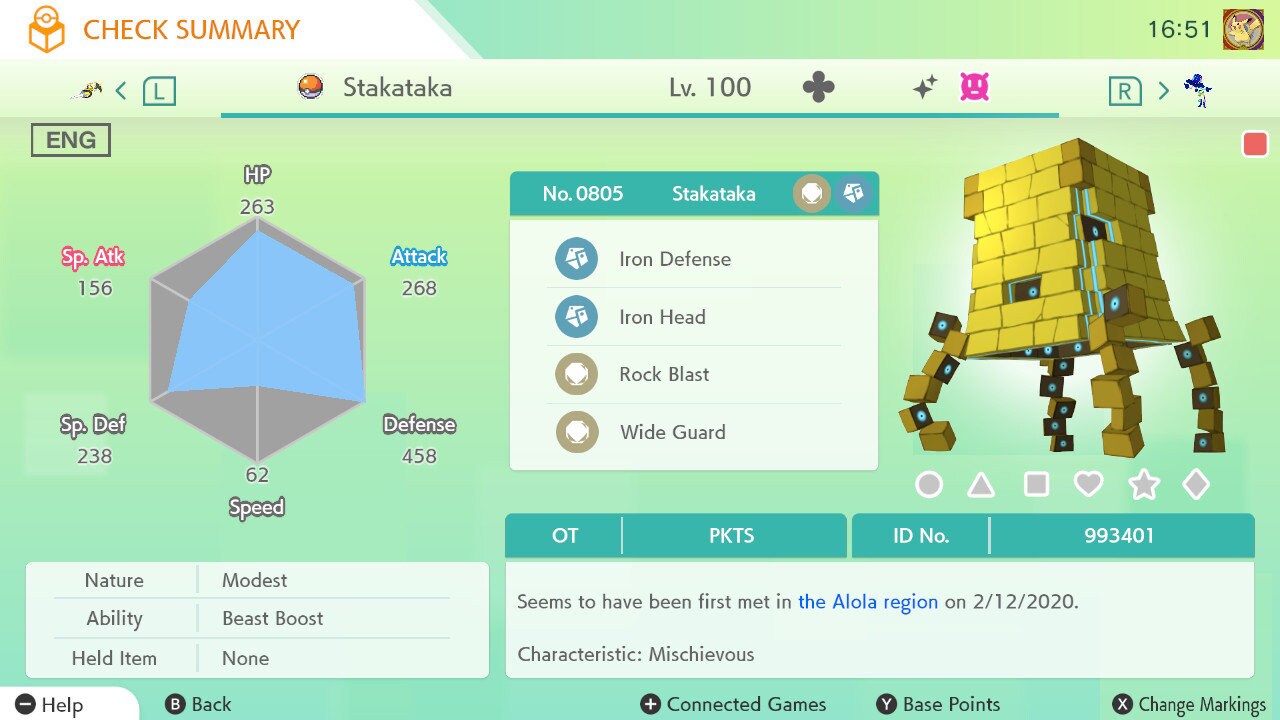Go to previous Pokémon with left arrow
Screen dimensions: 1280x720
pyautogui.click(x=121, y=91)
